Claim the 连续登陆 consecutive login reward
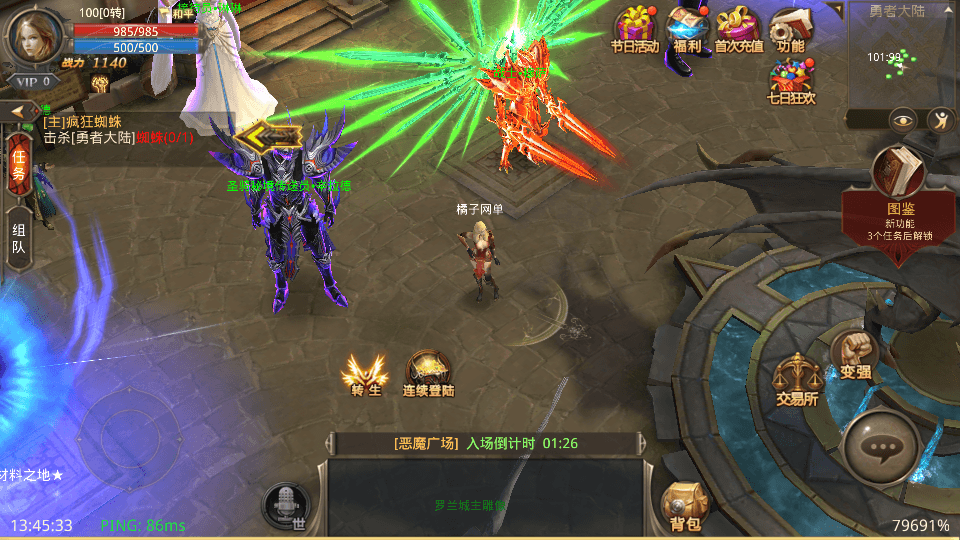This screenshot has height=540, width=960. pos(429,373)
